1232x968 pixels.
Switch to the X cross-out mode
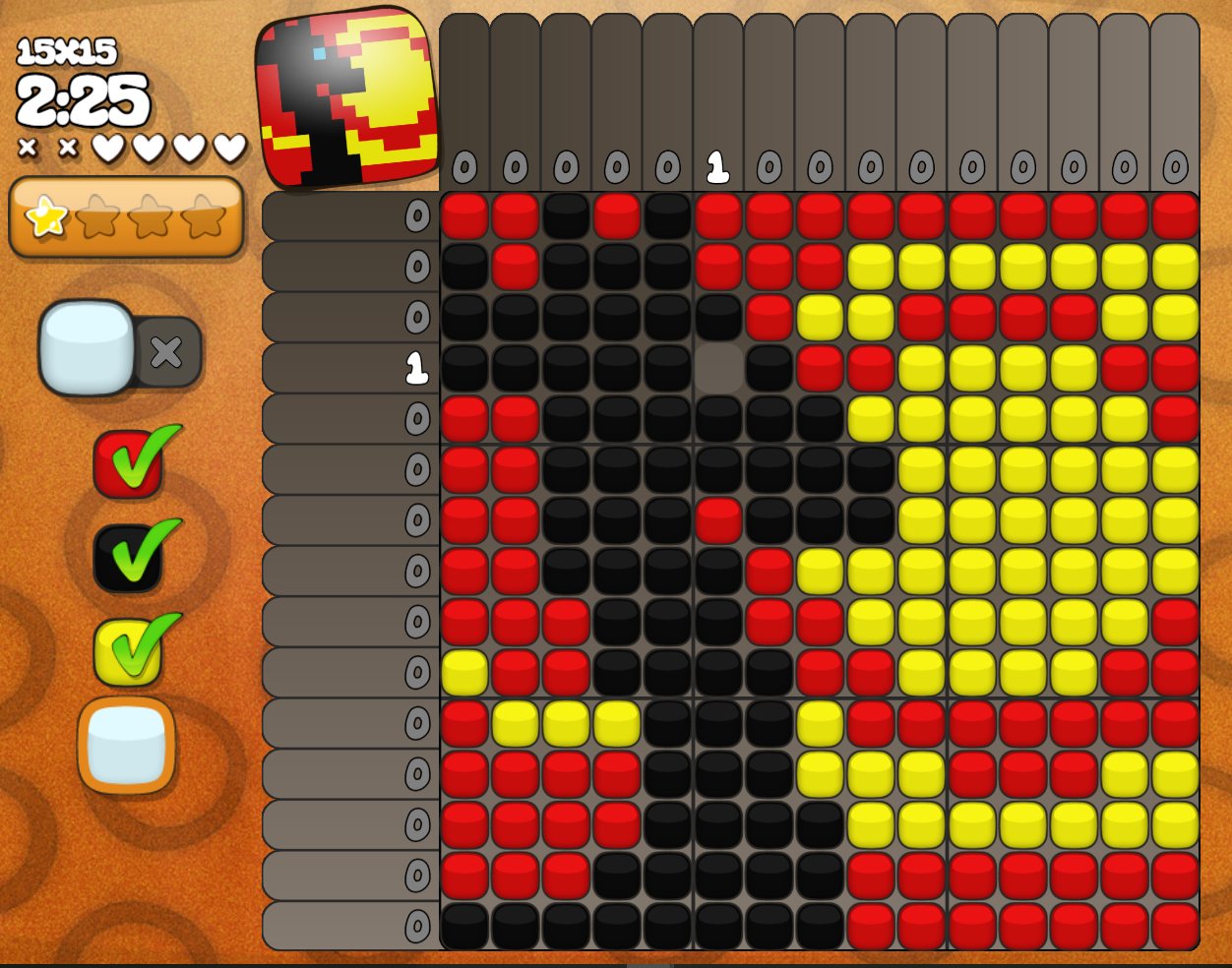(x=166, y=351)
